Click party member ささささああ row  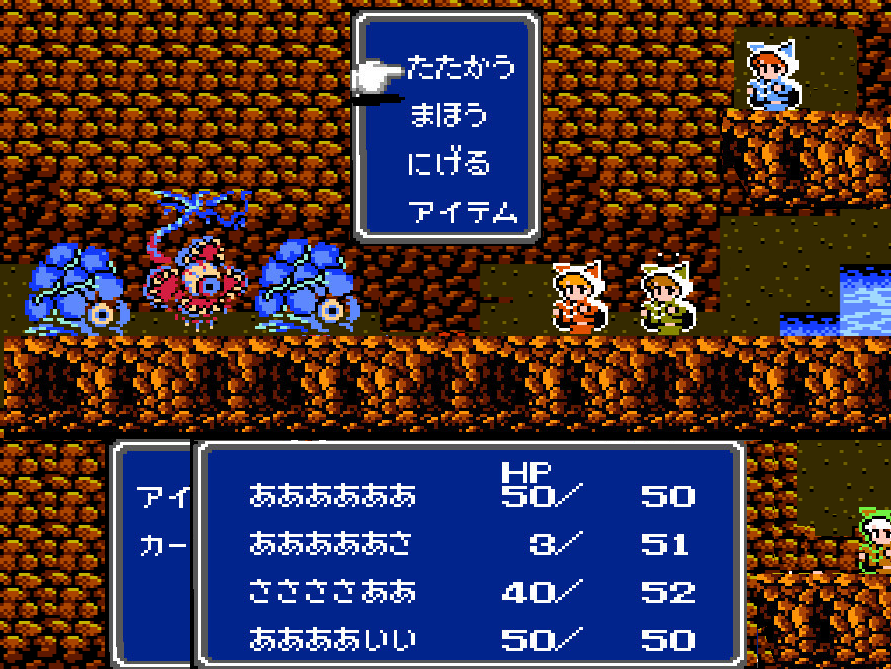click(332, 592)
